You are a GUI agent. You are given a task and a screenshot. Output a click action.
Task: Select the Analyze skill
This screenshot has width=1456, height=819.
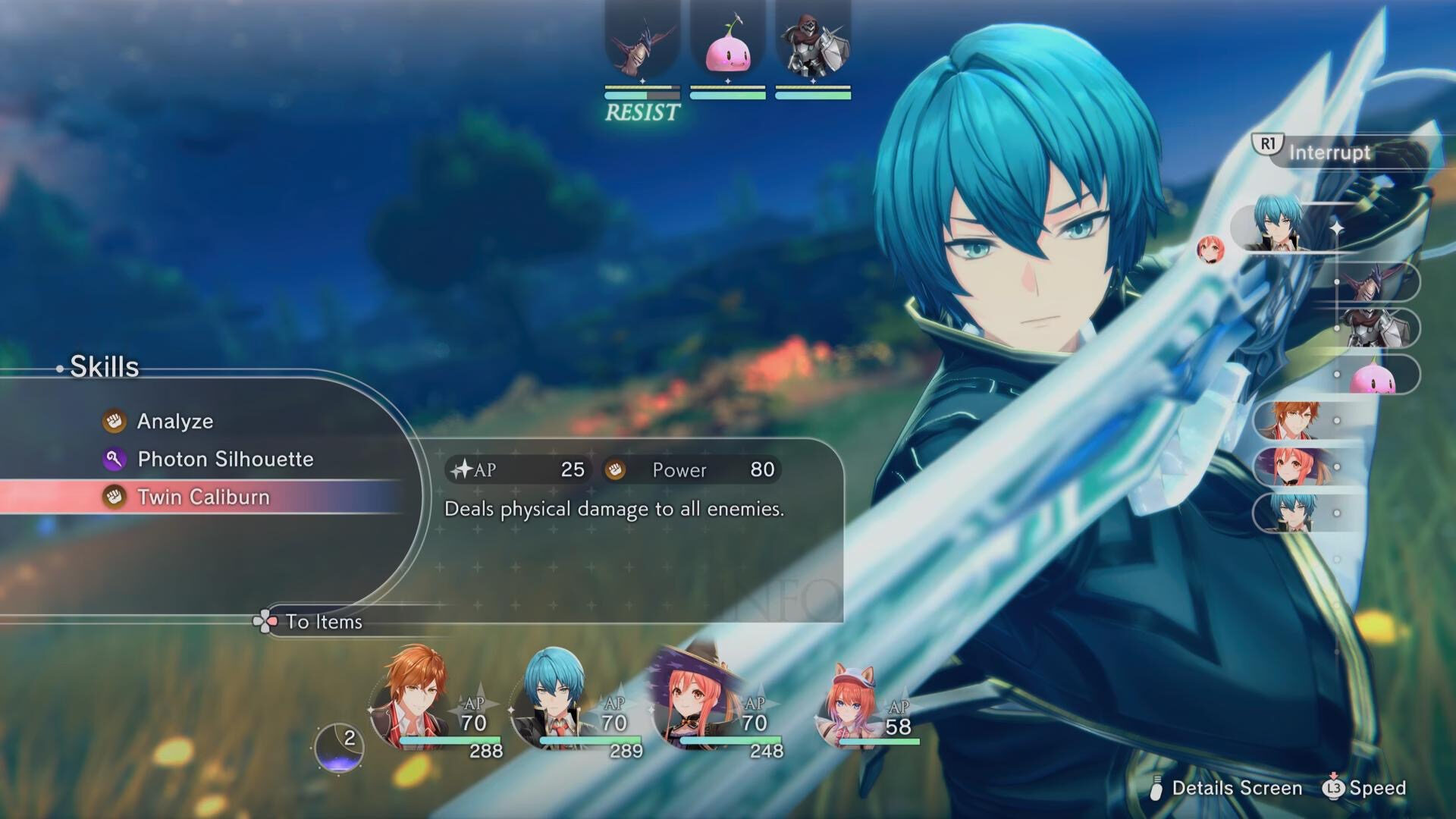(x=174, y=421)
